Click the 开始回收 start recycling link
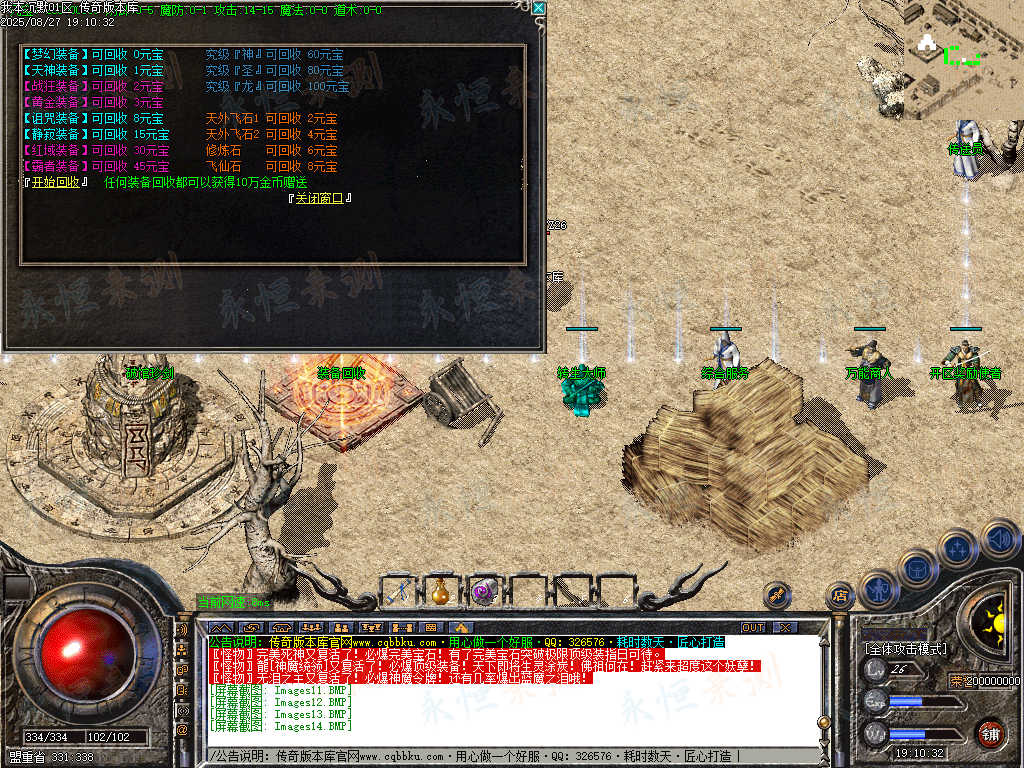This screenshot has height=768, width=1024. point(57,182)
